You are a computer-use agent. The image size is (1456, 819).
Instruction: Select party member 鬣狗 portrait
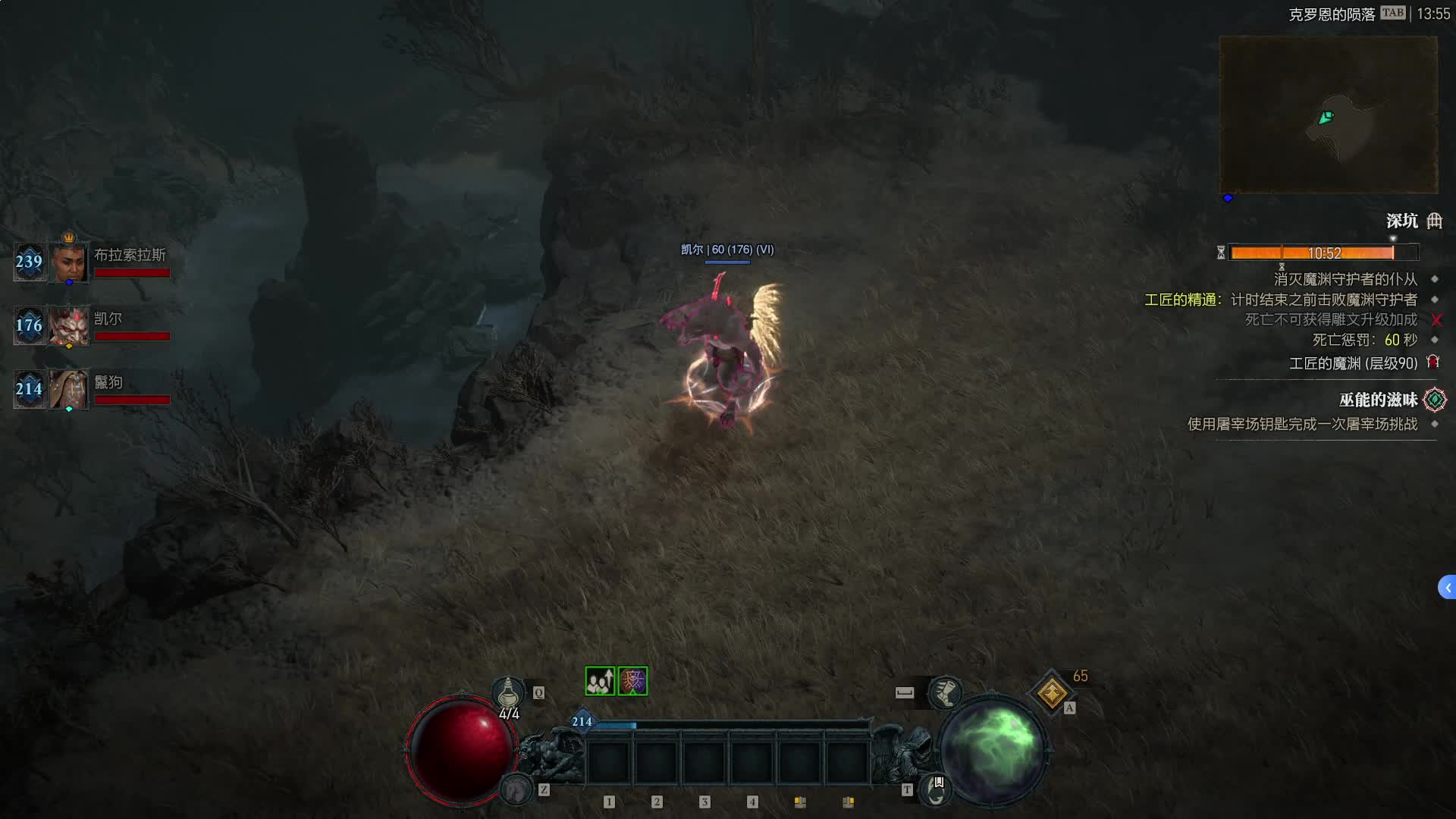click(69, 389)
